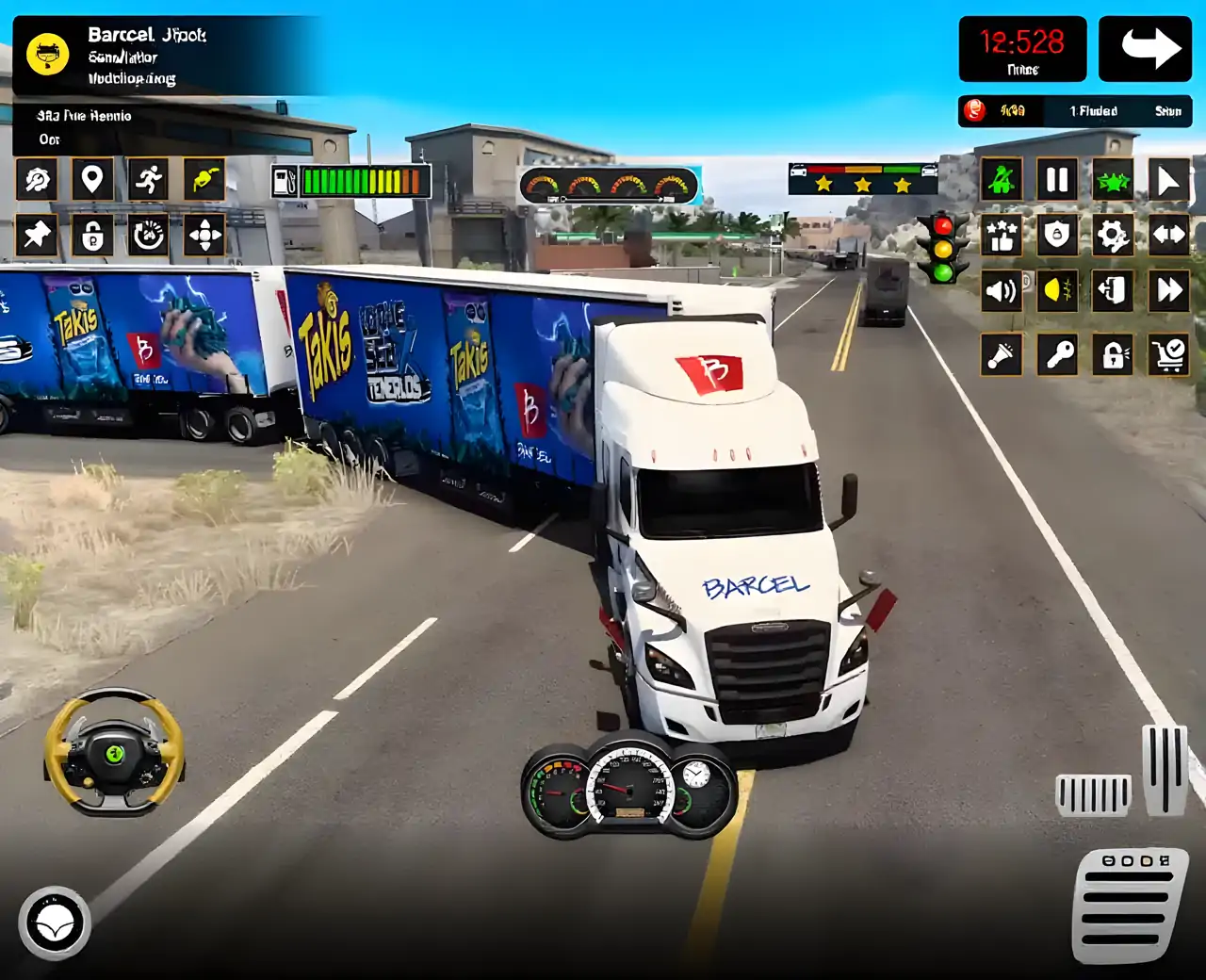1206x980 pixels.
Task: Open the gear settings icon
Action: point(1113,235)
